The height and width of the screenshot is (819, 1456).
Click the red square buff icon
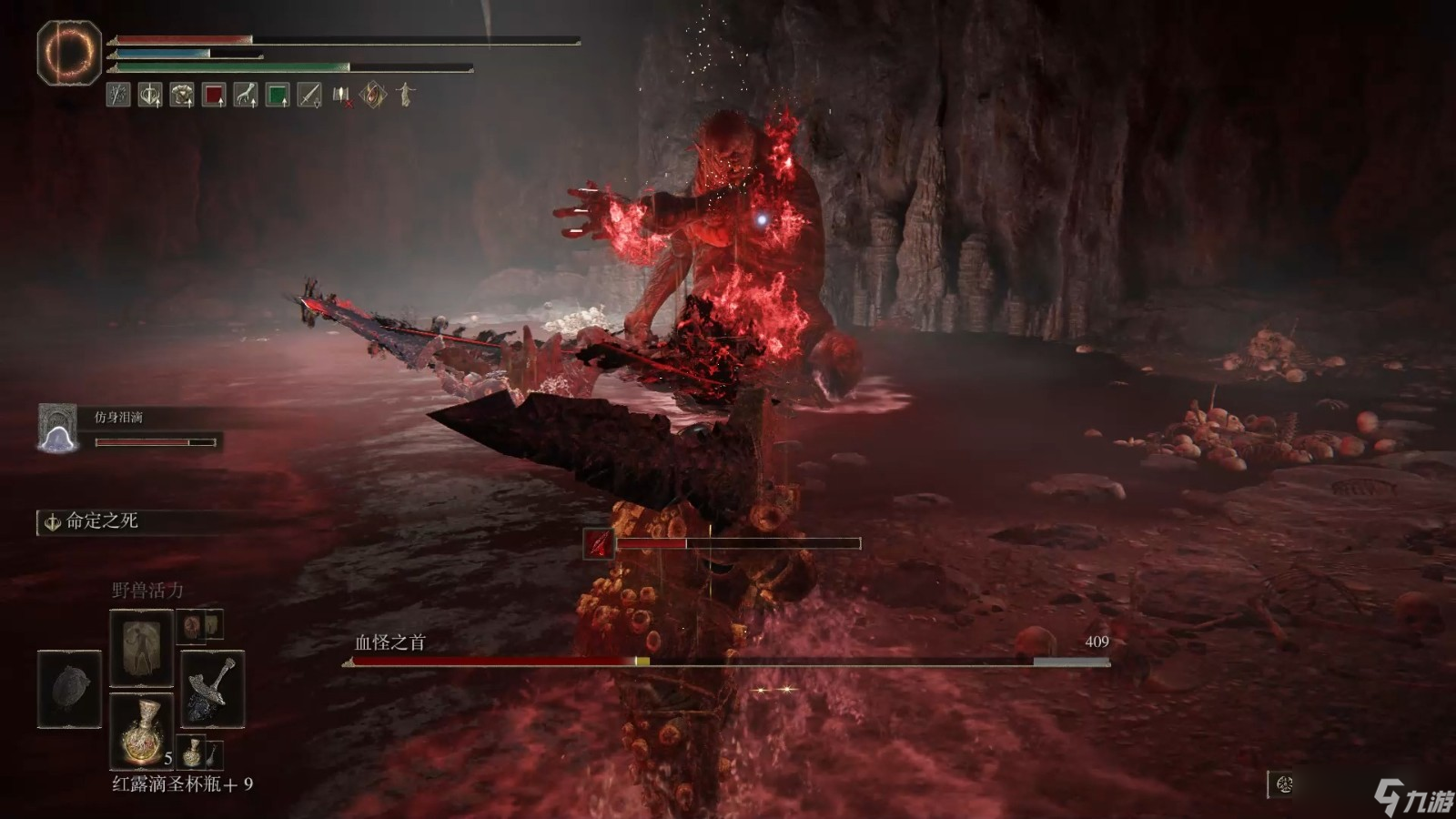(214, 95)
